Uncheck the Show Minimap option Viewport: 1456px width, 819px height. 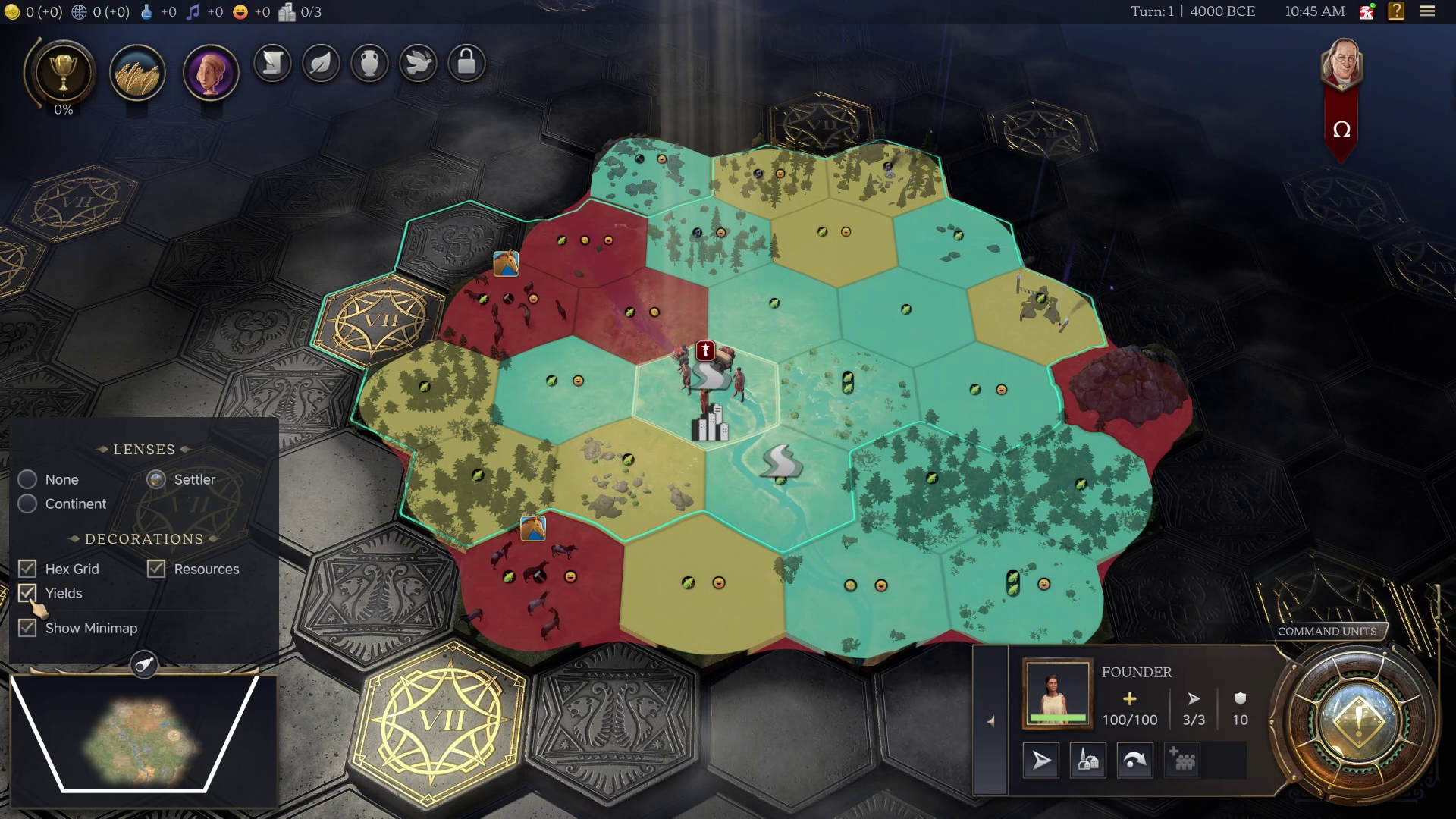(28, 628)
